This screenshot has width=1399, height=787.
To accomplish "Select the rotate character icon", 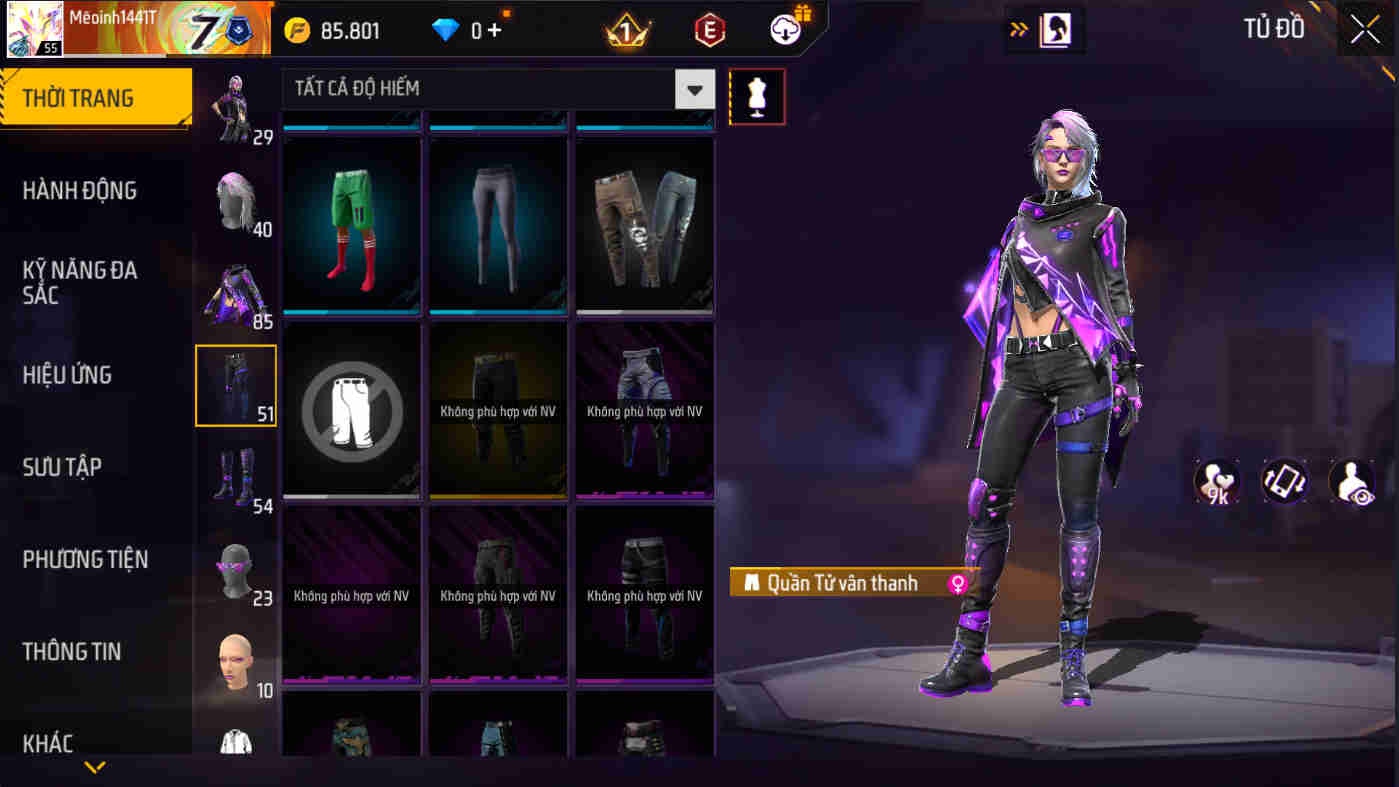I will tap(1284, 482).
